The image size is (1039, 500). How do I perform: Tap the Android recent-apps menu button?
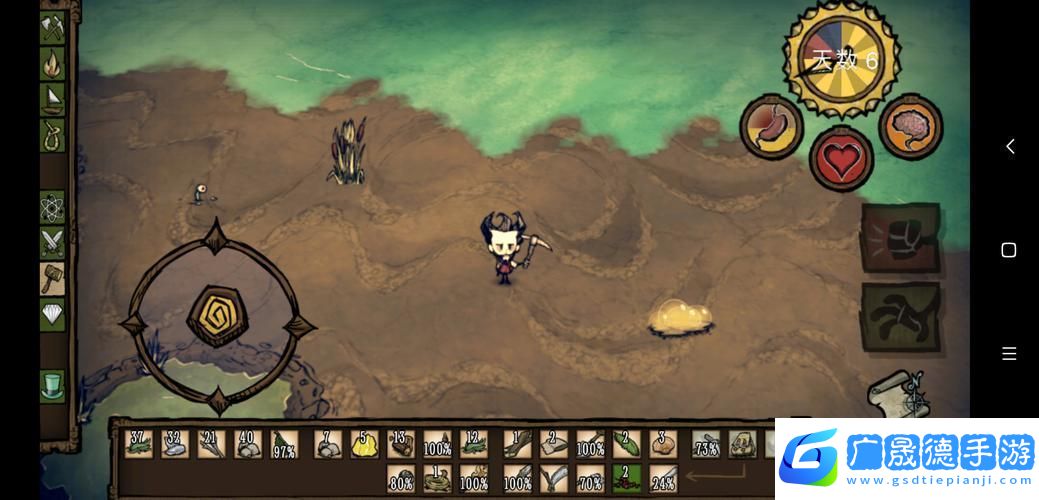pos(1009,354)
